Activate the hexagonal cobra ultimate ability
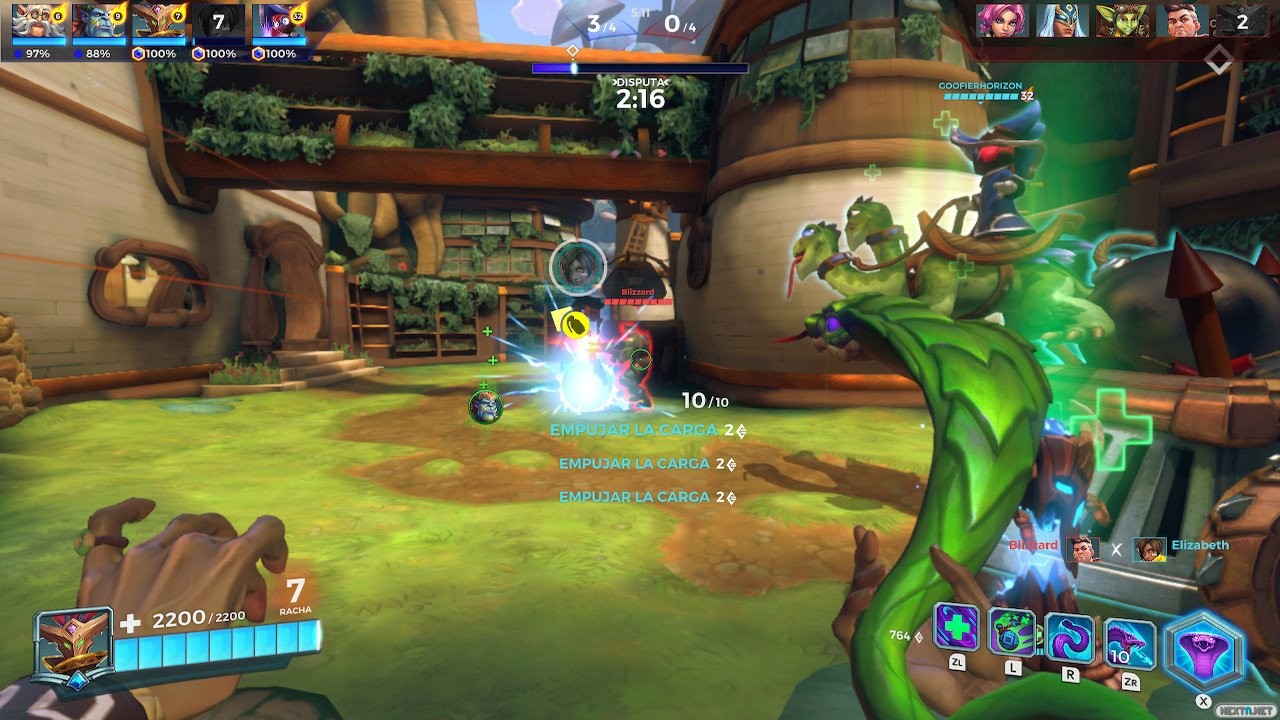This screenshot has width=1280, height=720. click(x=1204, y=652)
